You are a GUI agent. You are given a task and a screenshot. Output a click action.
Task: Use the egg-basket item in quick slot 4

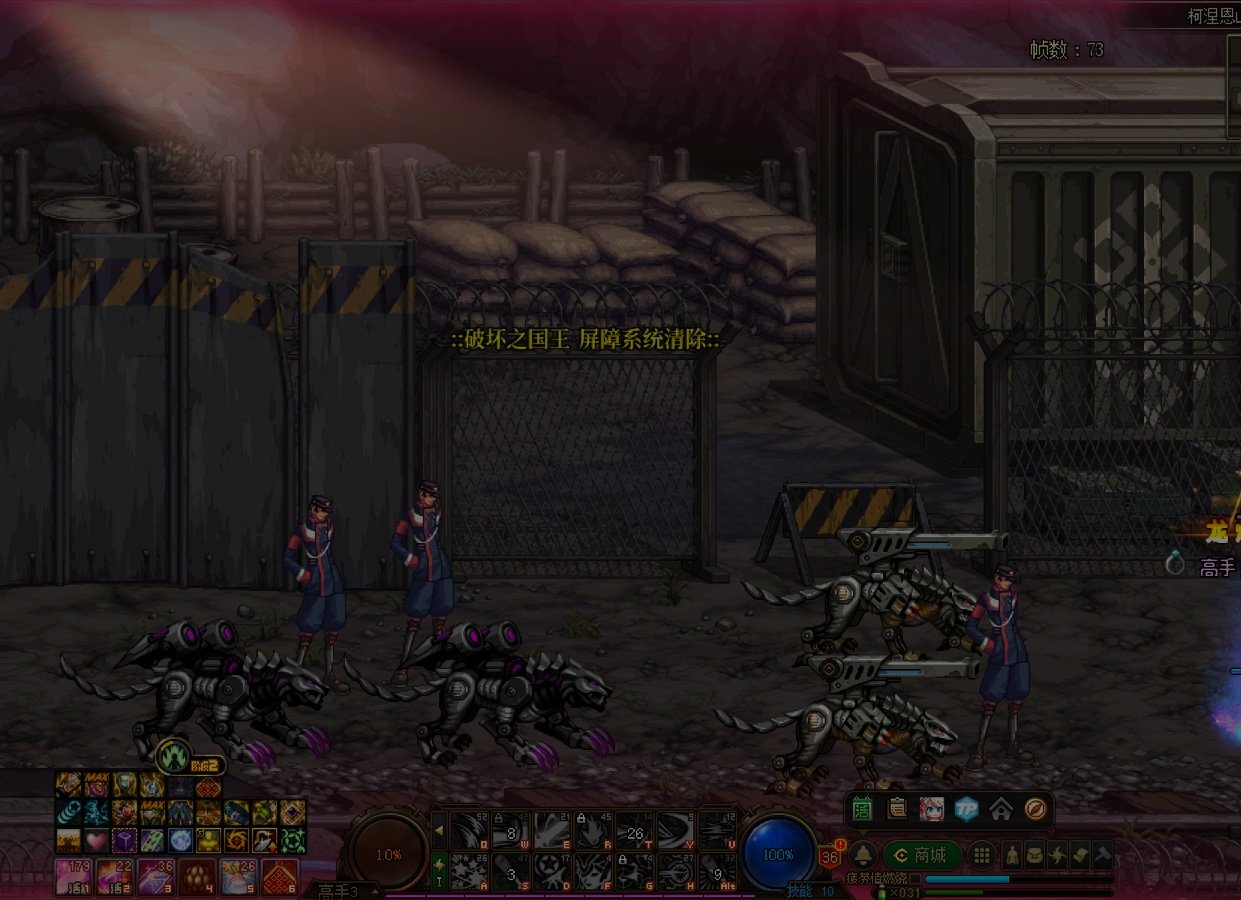click(x=197, y=877)
